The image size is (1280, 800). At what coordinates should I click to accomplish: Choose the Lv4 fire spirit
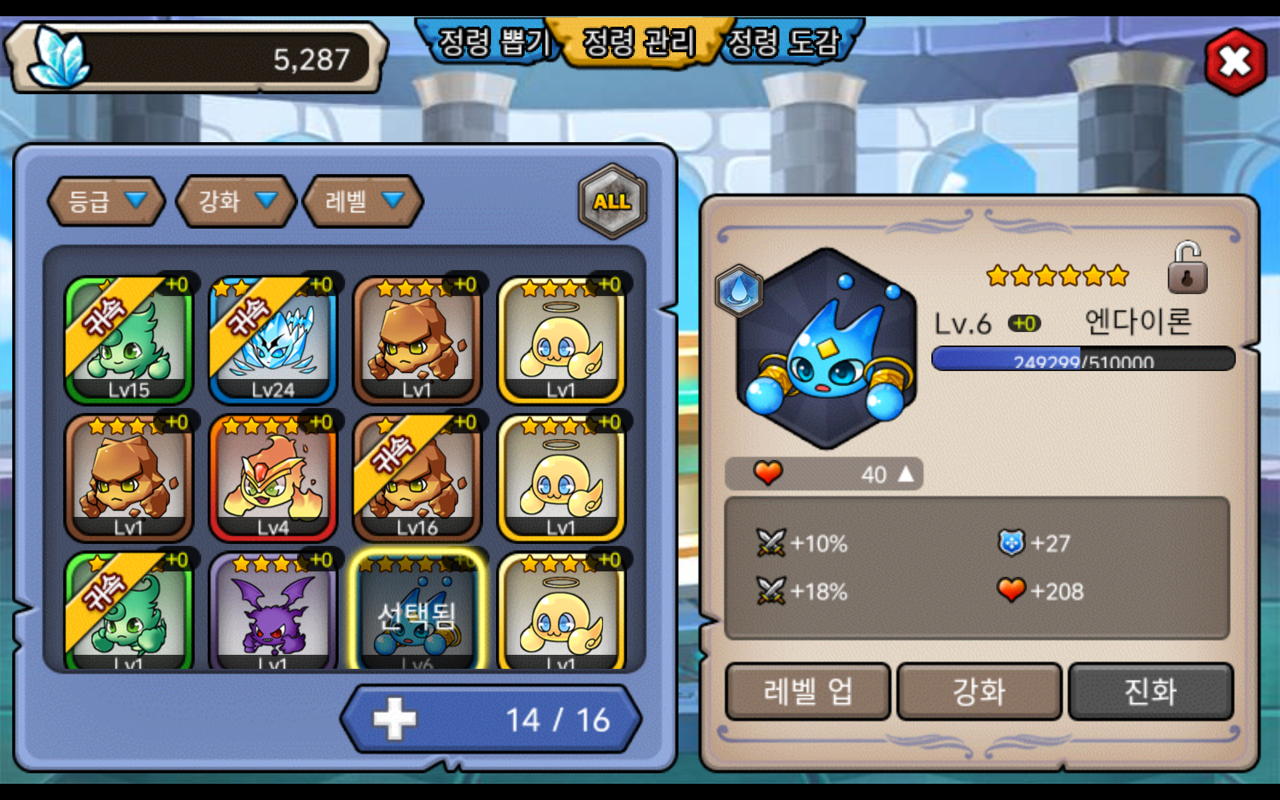pyautogui.click(x=273, y=478)
